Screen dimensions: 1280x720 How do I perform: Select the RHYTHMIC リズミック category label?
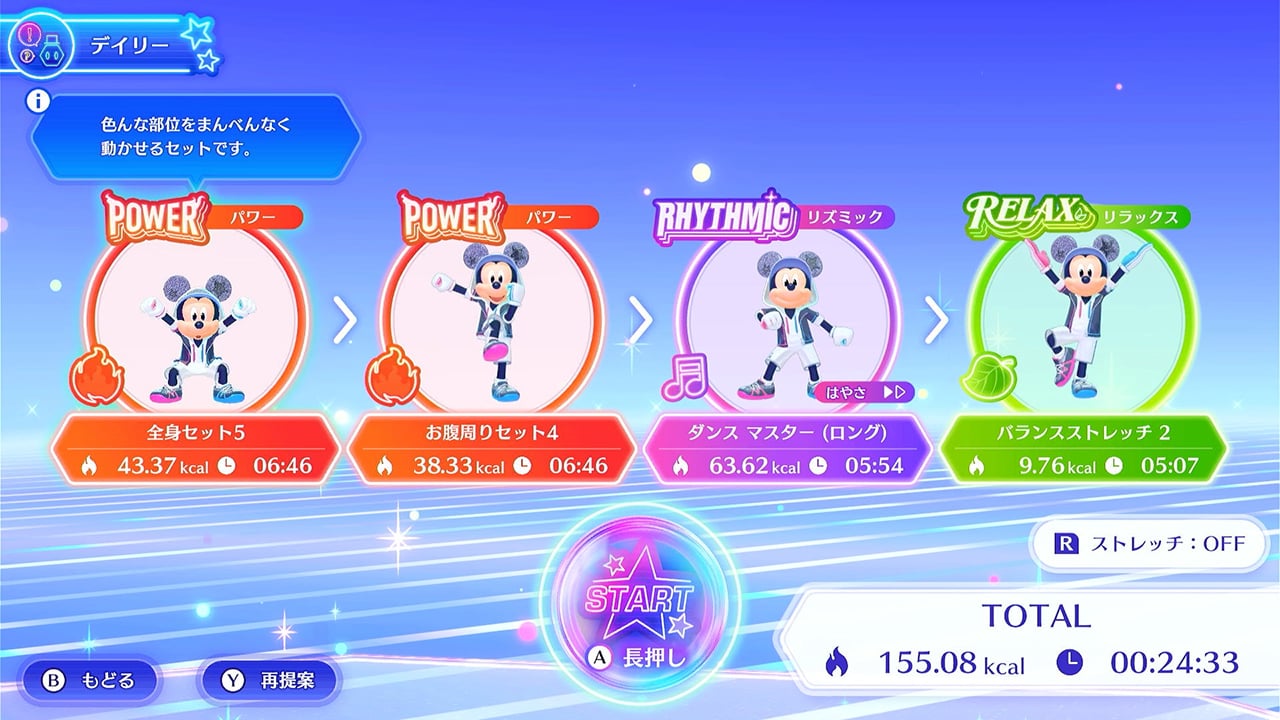coord(779,214)
